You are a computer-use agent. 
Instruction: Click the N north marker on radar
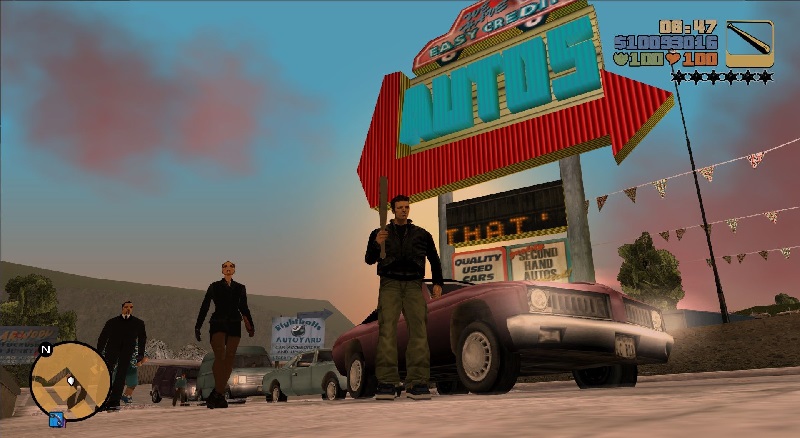(x=45, y=351)
